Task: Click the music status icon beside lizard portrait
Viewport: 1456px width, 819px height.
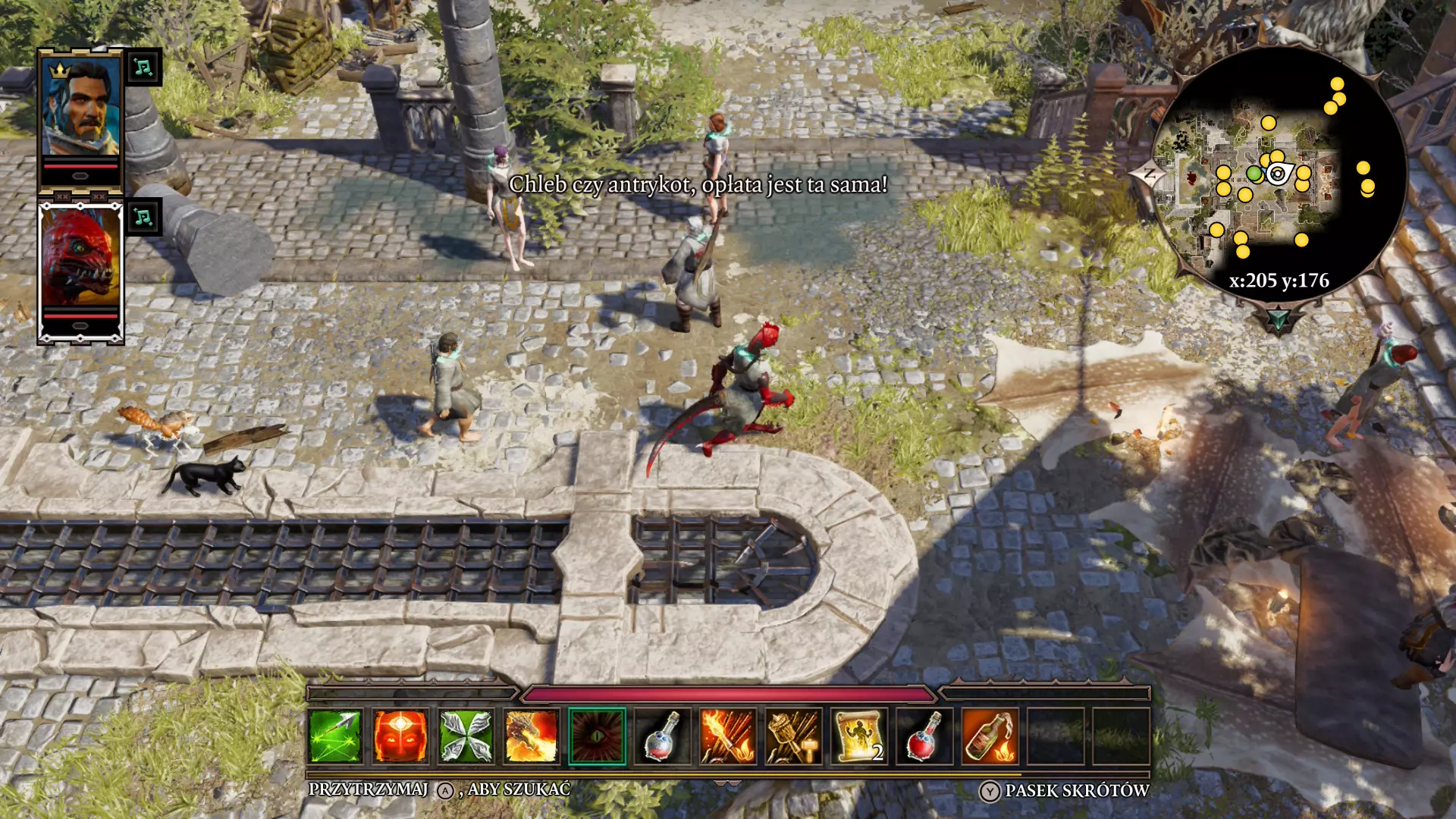Action: (143, 218)
